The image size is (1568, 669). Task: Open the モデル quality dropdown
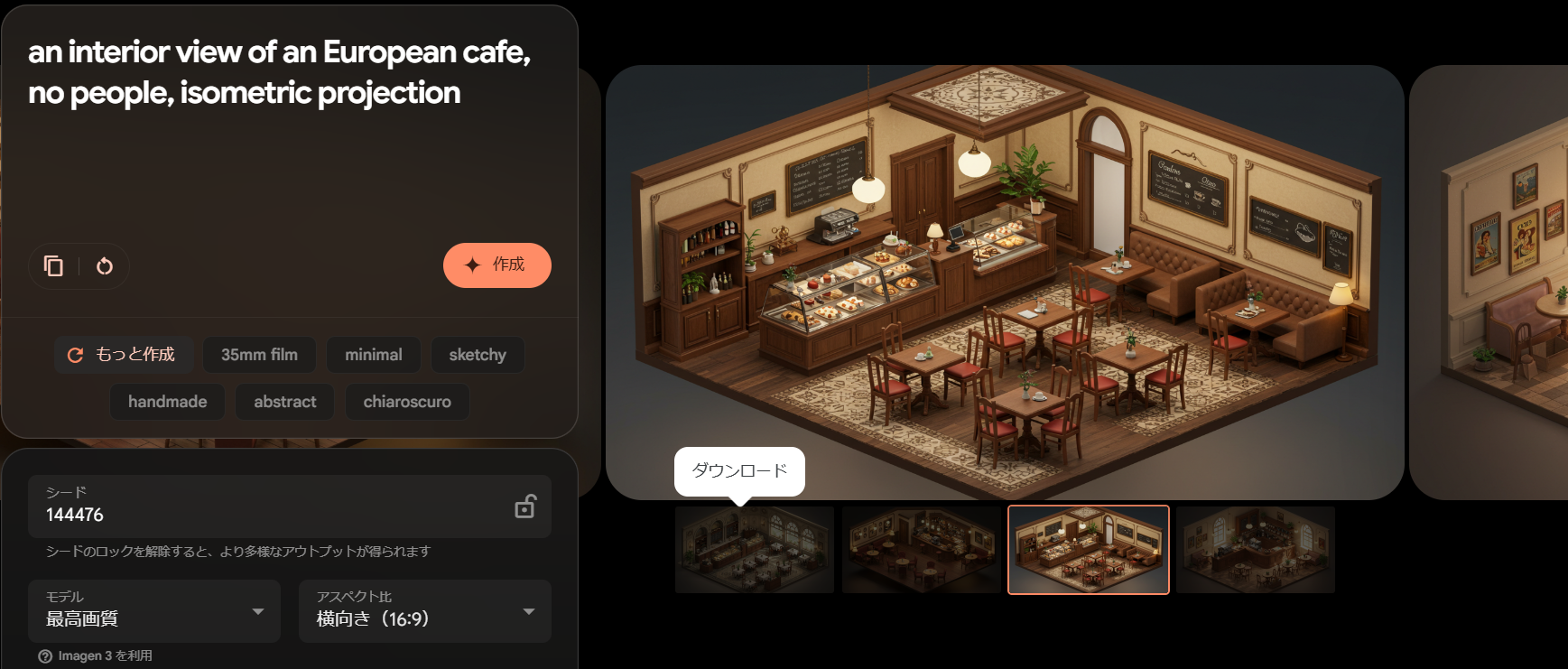154,611
